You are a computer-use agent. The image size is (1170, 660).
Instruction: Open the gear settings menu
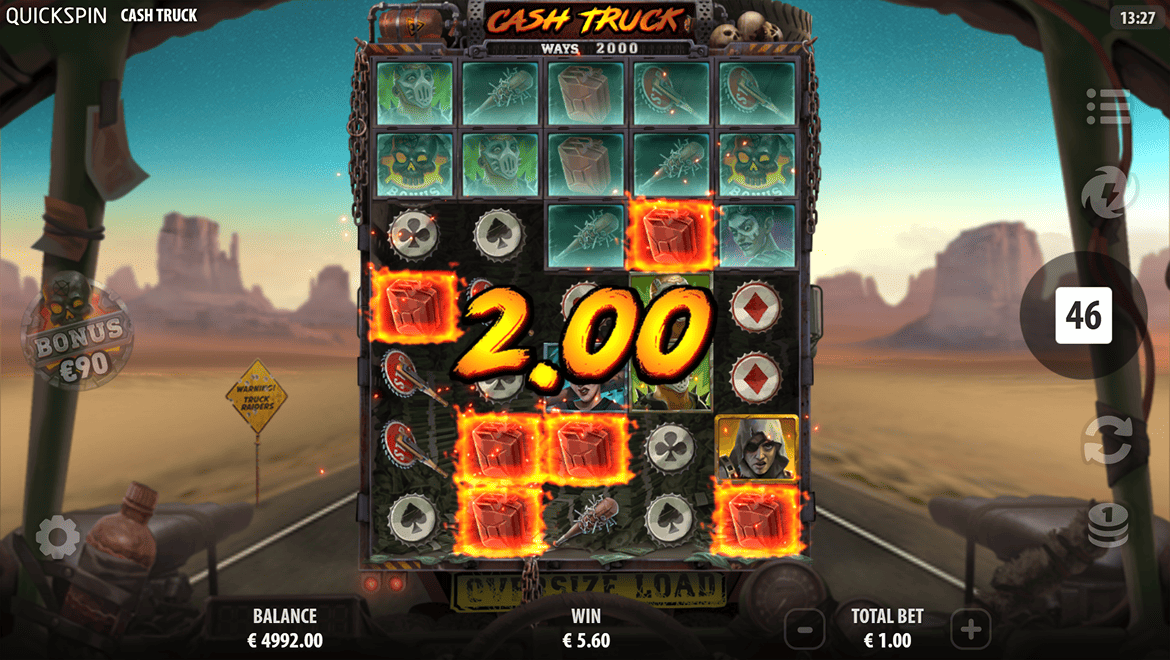pyautogui.click(x=58, y=538)
